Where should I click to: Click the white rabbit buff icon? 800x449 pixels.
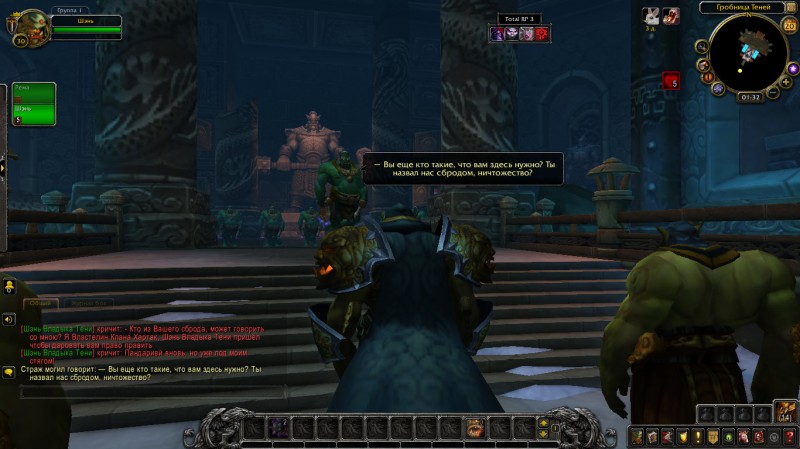pos(650,15)
